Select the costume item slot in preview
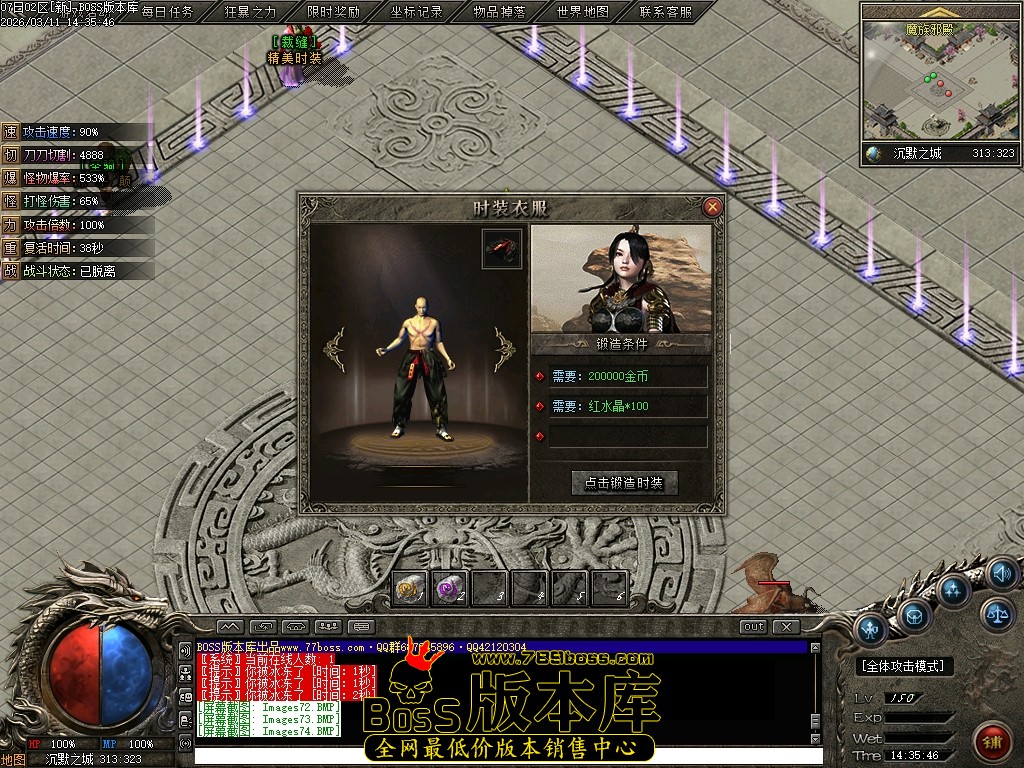 point(502,249)
